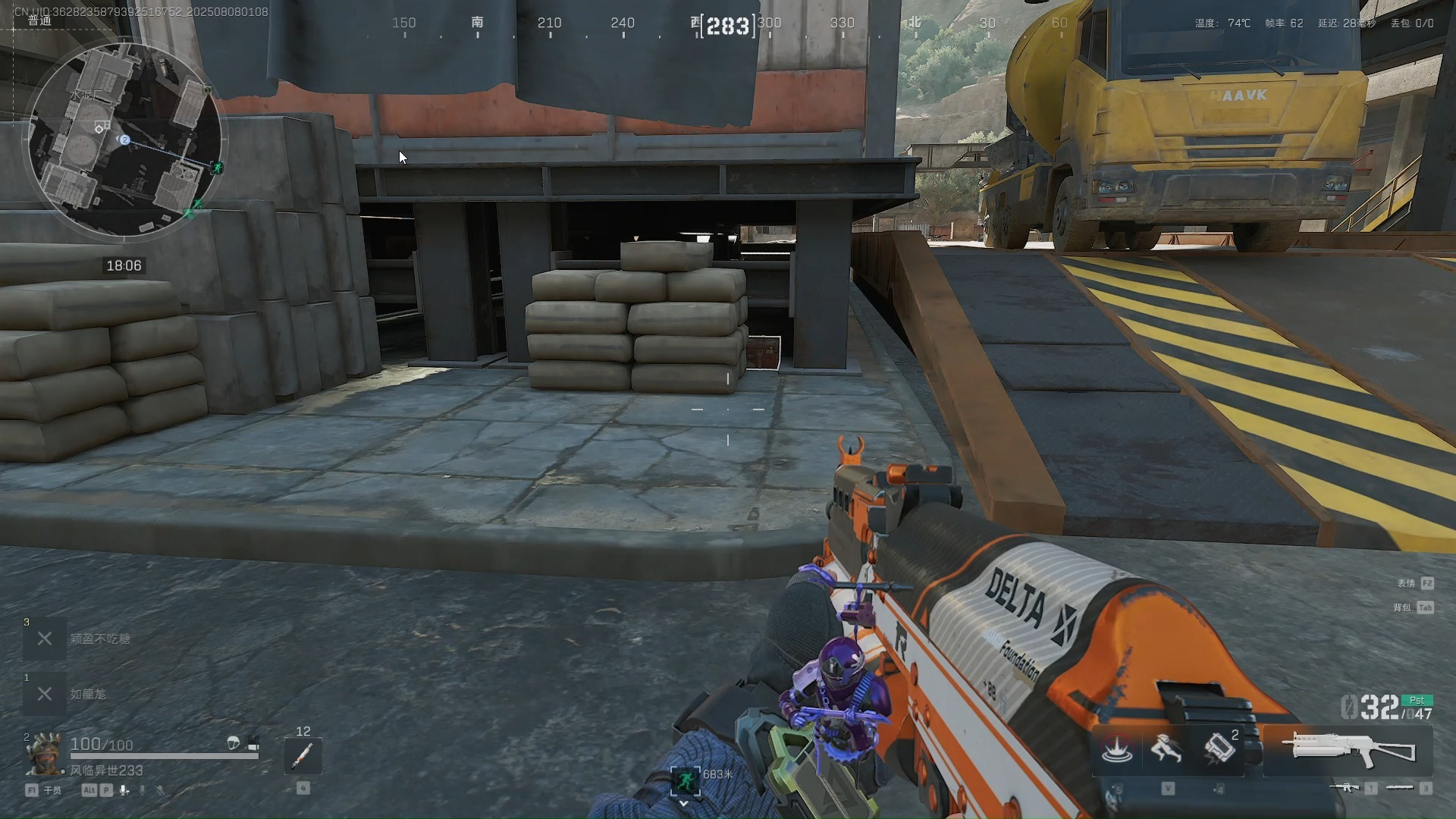Image resolution: width=1456 pixels, height=819 pixels.
Task: Use the electric device gadget icon
Action: tap(1218, 748)
